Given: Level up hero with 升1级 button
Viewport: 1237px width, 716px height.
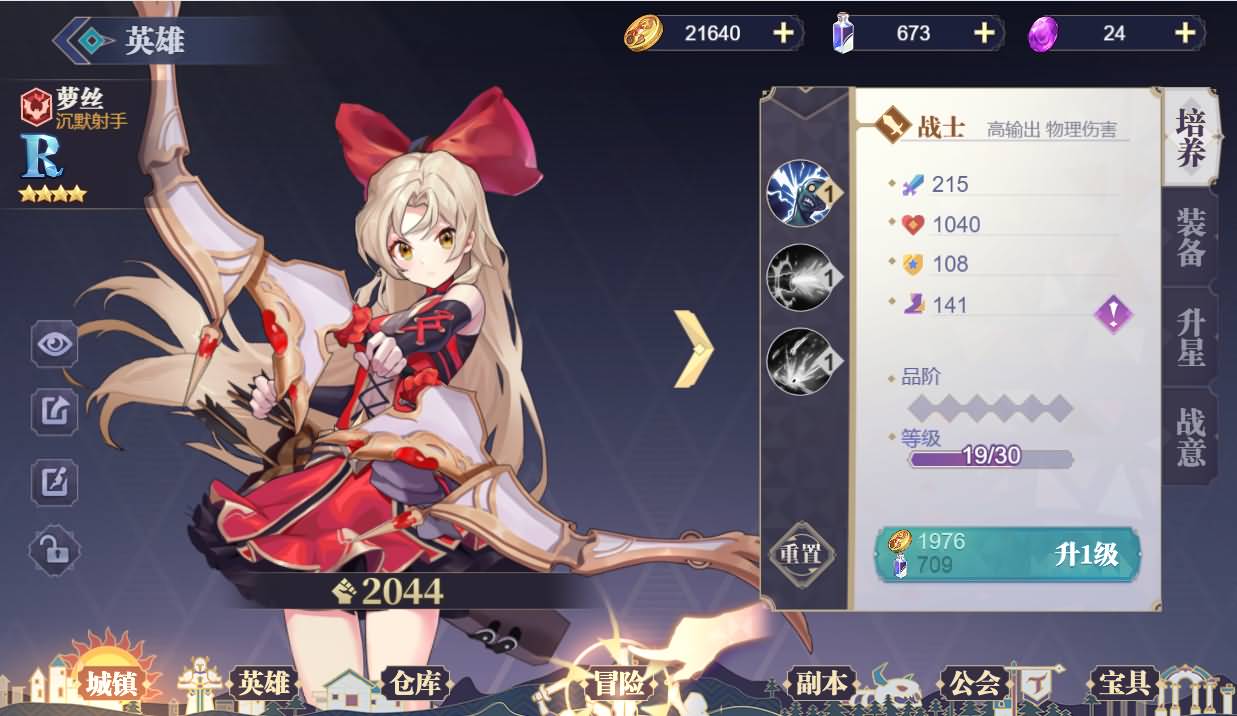Looking at the screenshot, I should click(x=1008, y=554).
